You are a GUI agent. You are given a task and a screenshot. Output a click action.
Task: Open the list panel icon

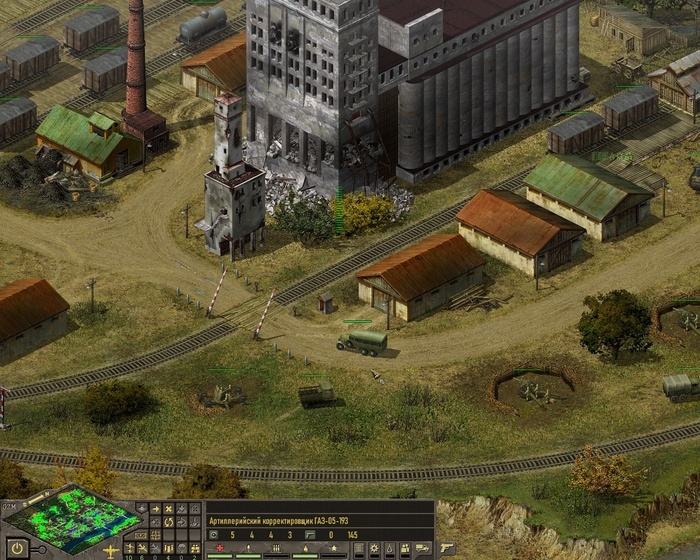click(x=358, y=548)
